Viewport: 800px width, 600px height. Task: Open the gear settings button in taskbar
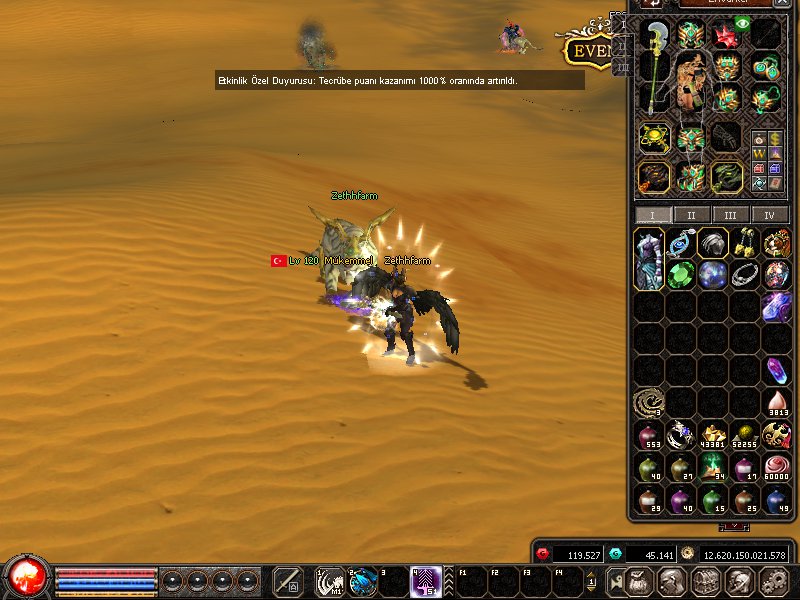click(x=773, y=581)
